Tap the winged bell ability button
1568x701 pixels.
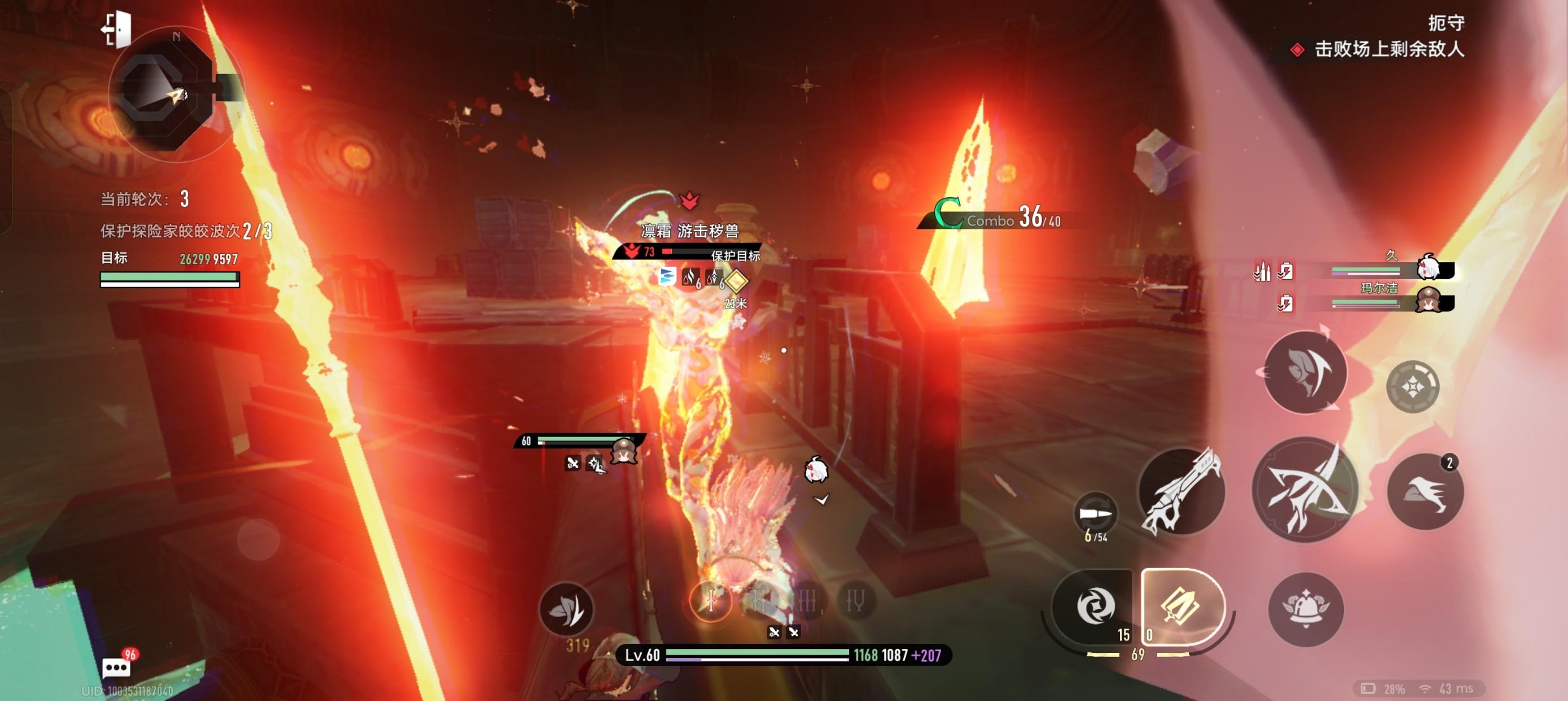[x=1306, y=608]
